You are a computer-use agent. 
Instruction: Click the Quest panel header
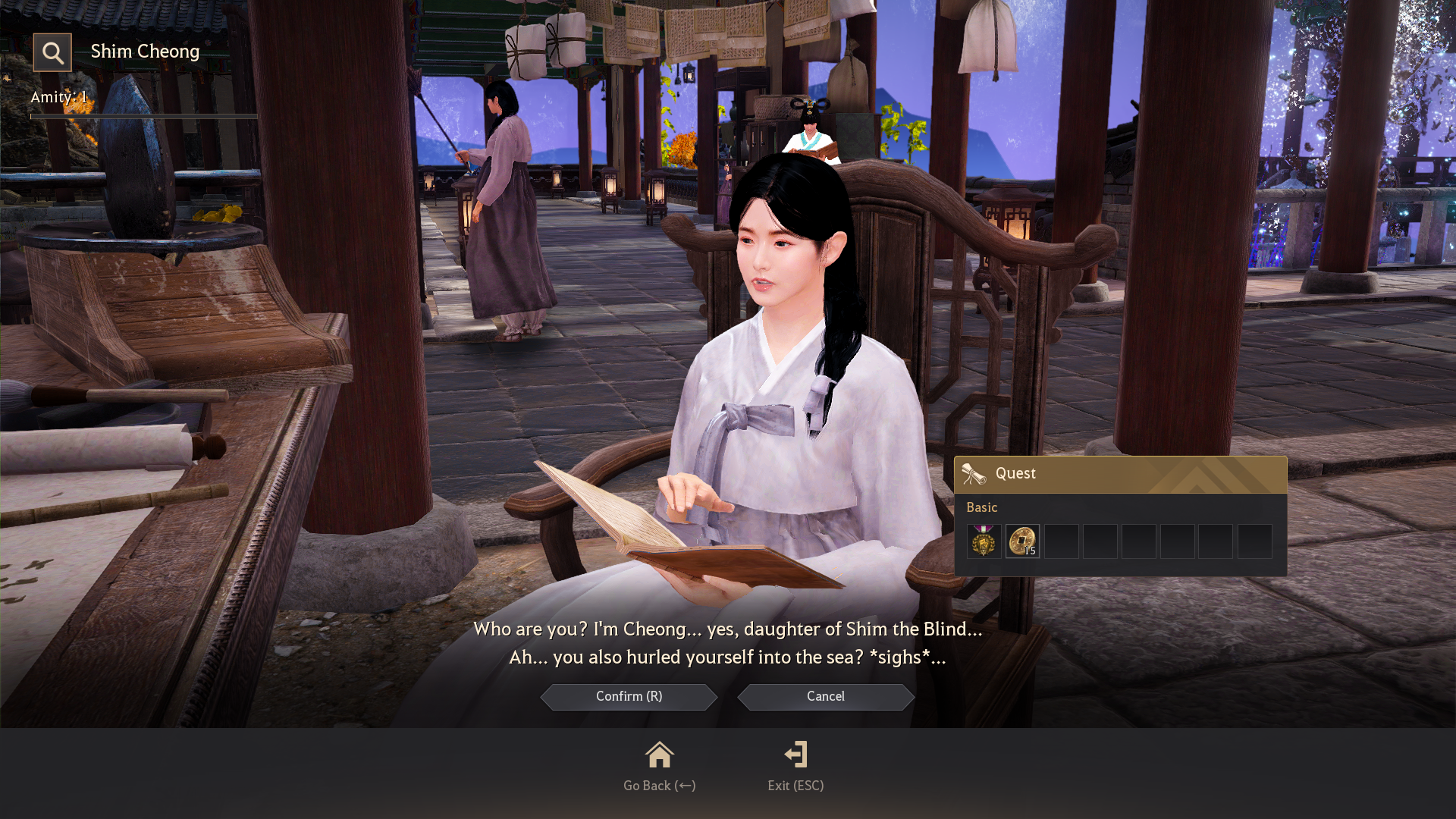[1120, 474]
